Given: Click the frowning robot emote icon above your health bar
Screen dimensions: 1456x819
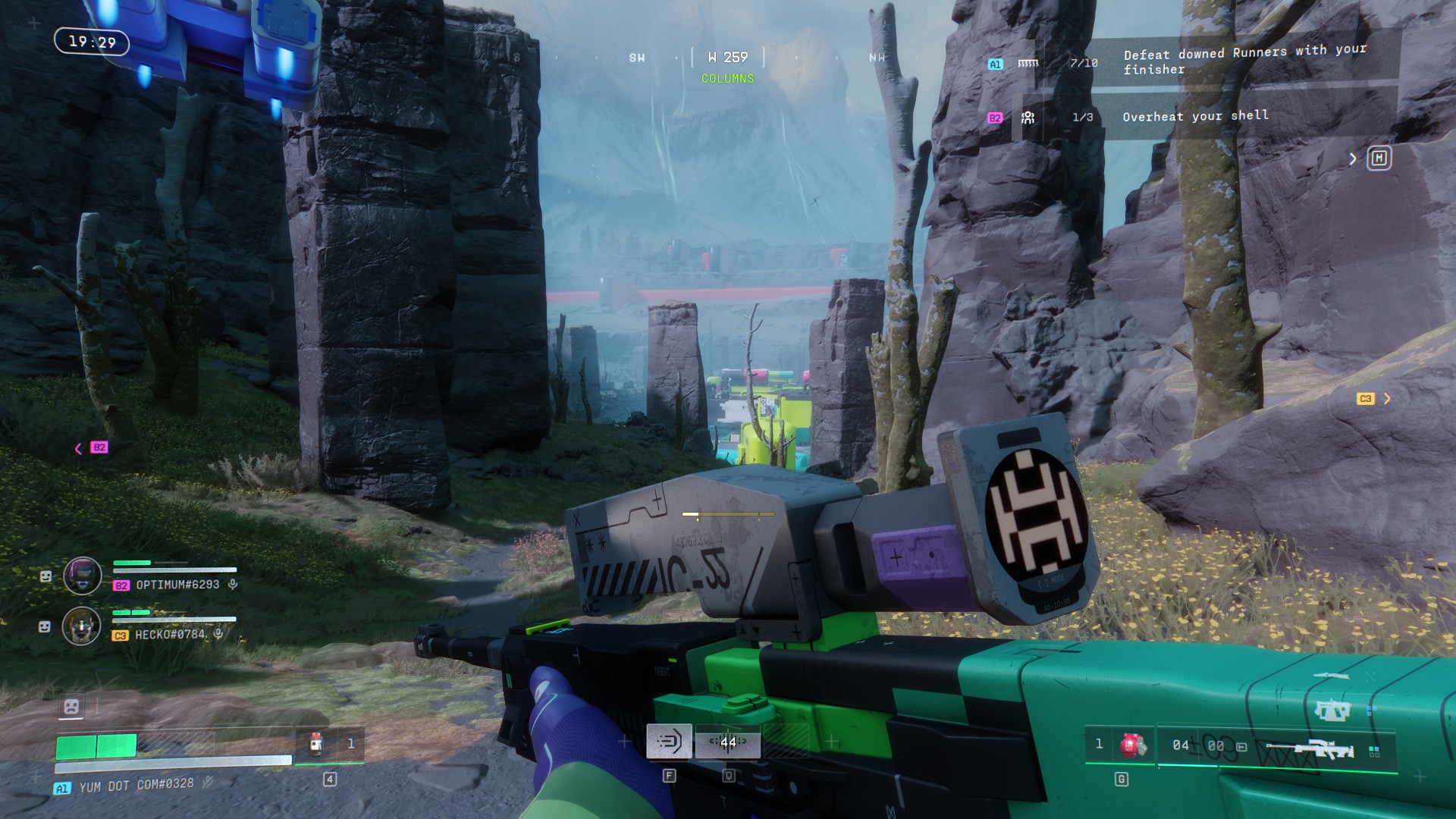Looking at the screenshot, I should (x=71, y=707).
